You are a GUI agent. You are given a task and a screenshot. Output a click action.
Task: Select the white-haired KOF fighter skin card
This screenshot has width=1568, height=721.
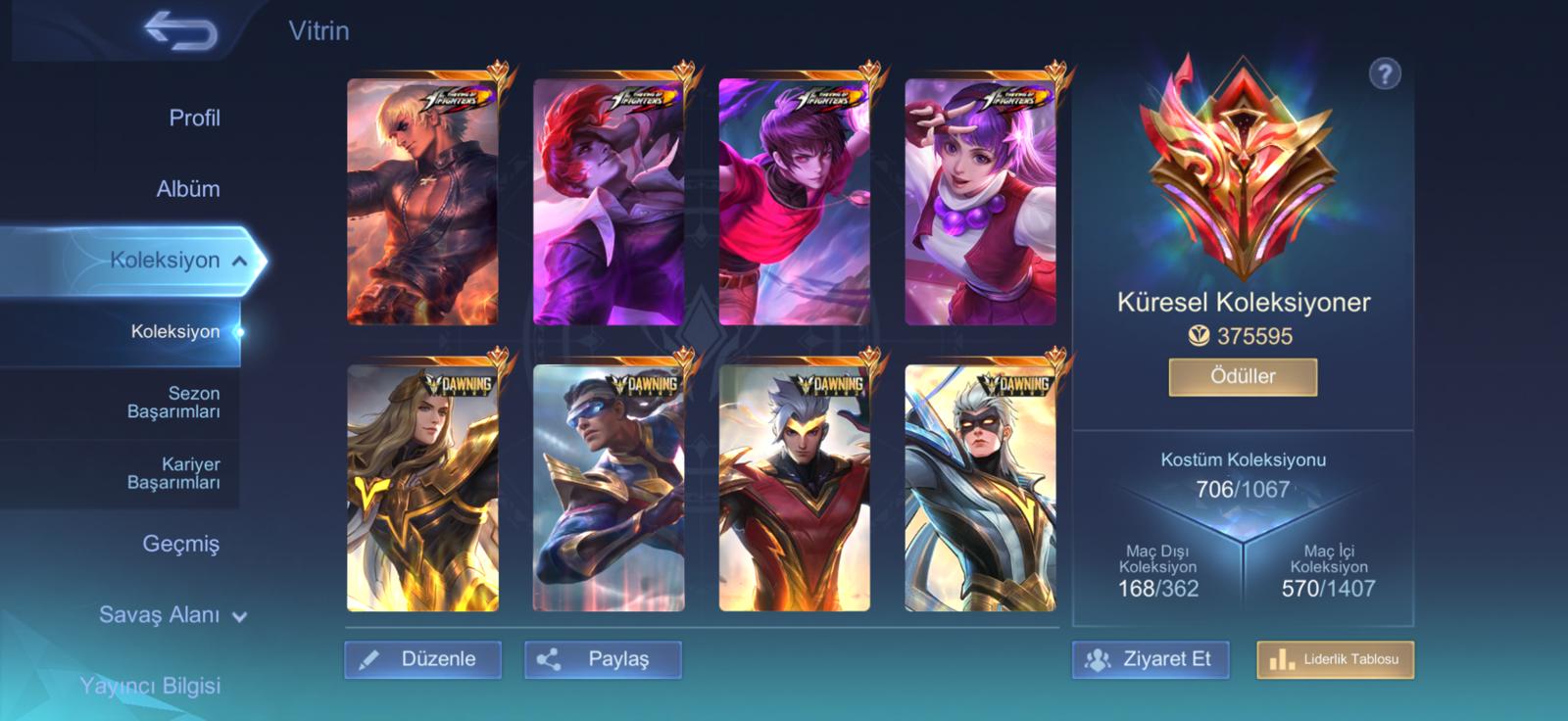pyautogui.click(x=422, y=202)
